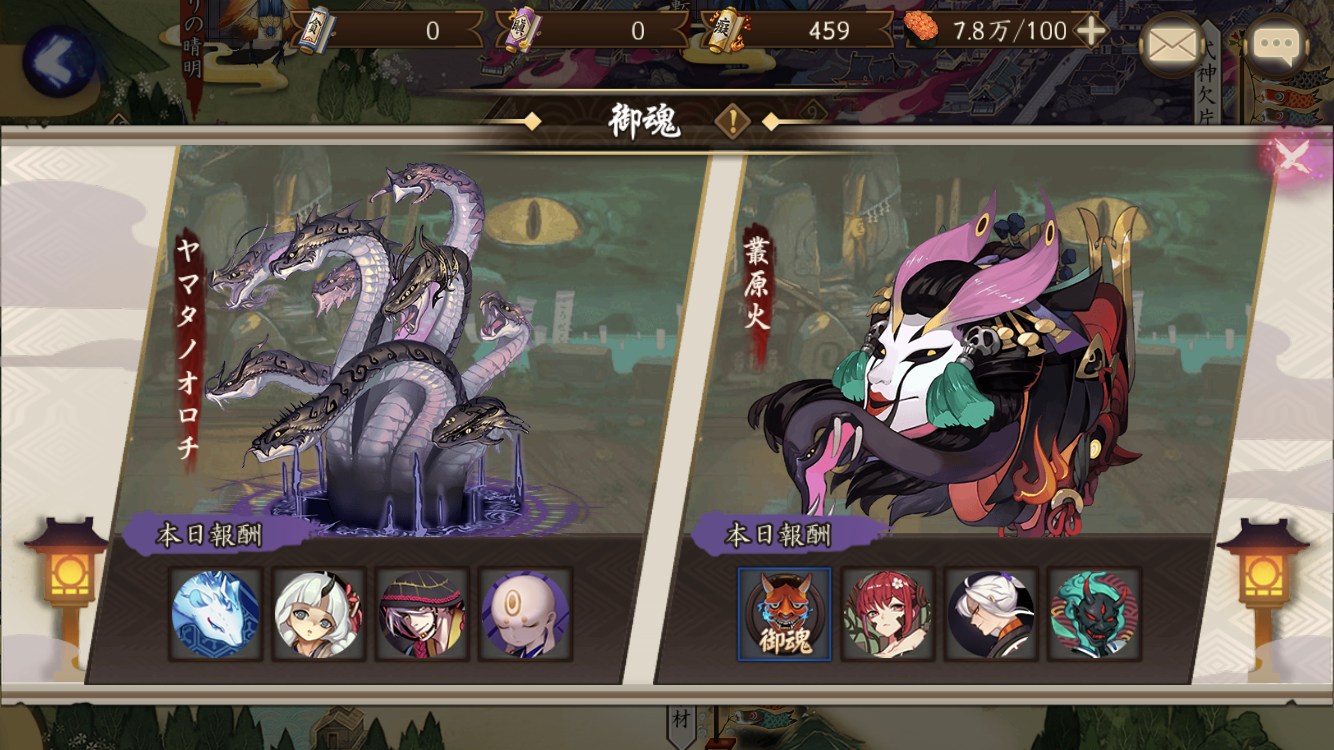Select the red oni mask 御魂 reward
1334x750 pixels.
point(784,614)
